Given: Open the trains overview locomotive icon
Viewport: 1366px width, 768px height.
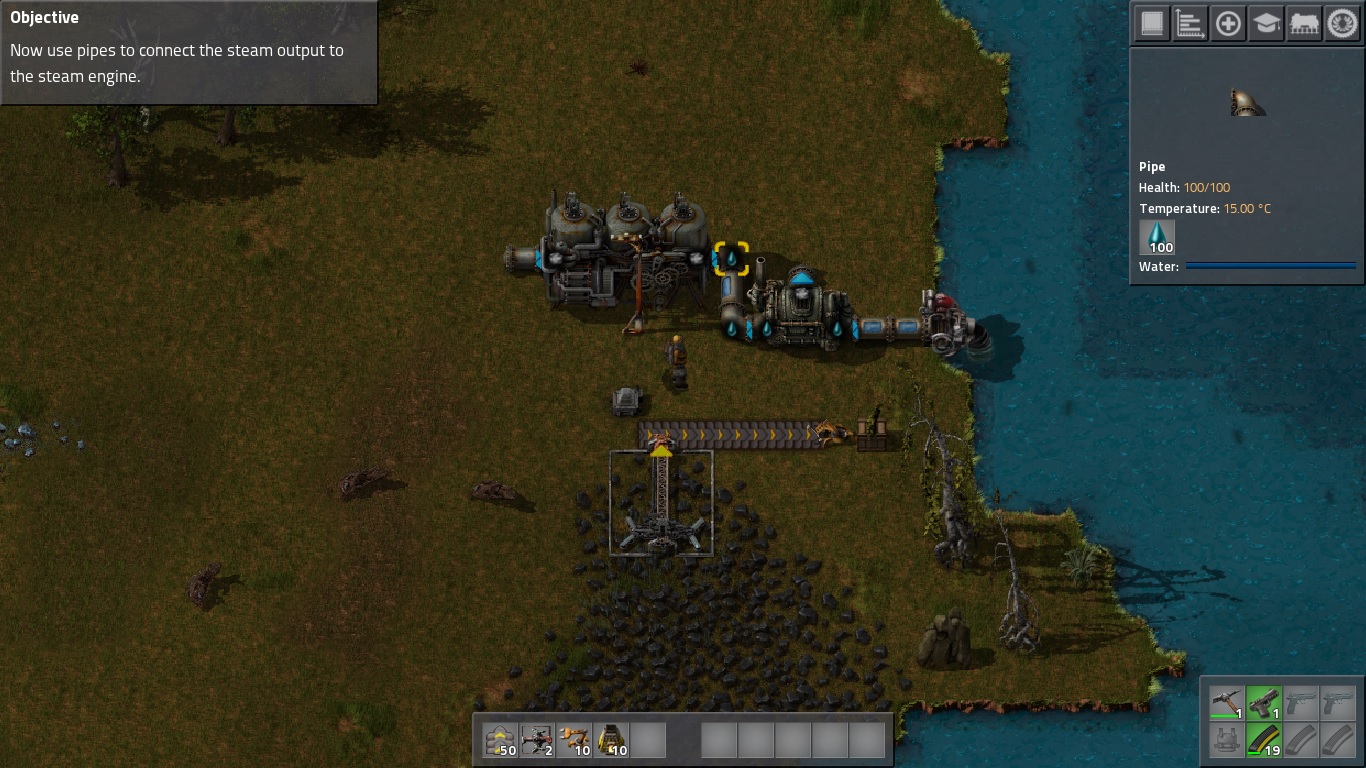Looking at the screenshot, I should point(1302,23).
